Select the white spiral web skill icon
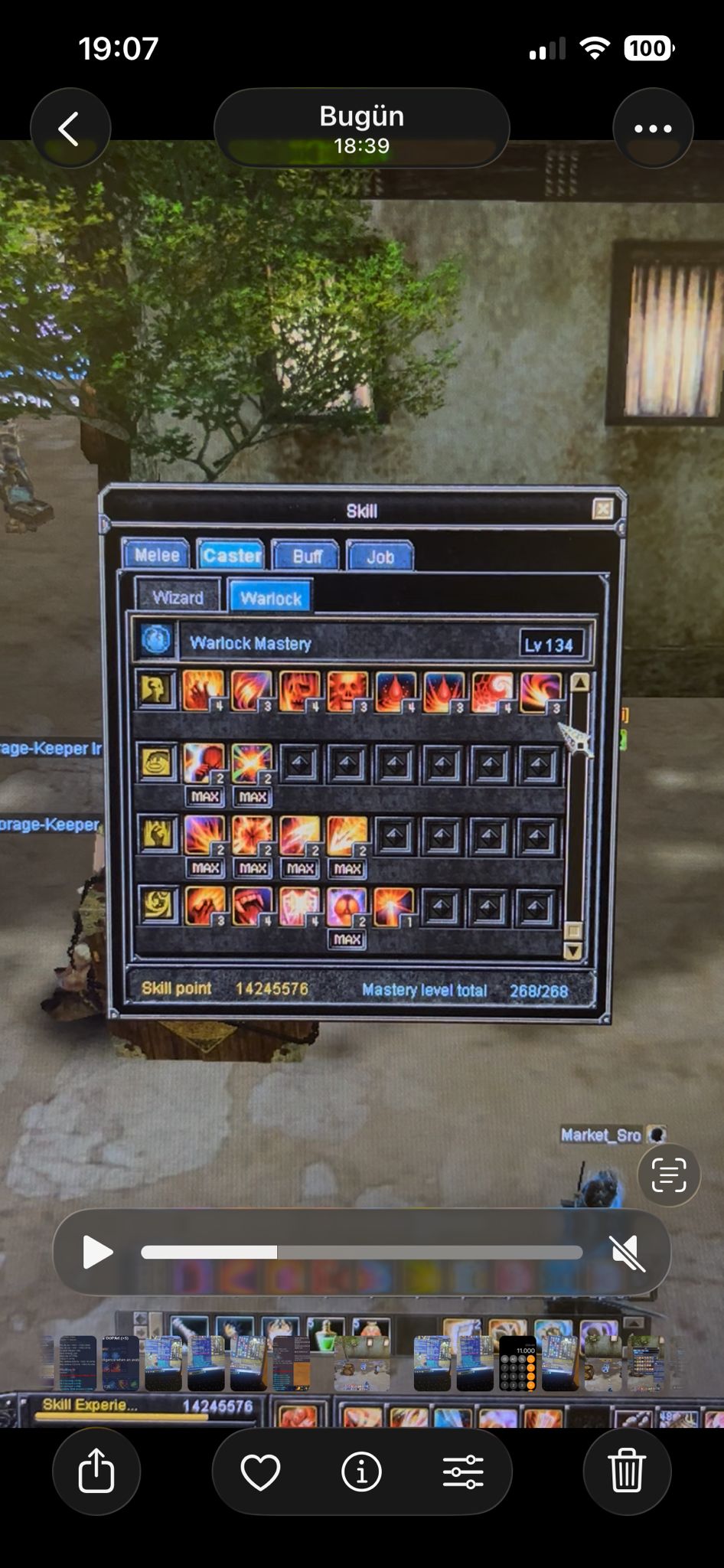This screenshot has height=1568, width=724. (491, 691)
